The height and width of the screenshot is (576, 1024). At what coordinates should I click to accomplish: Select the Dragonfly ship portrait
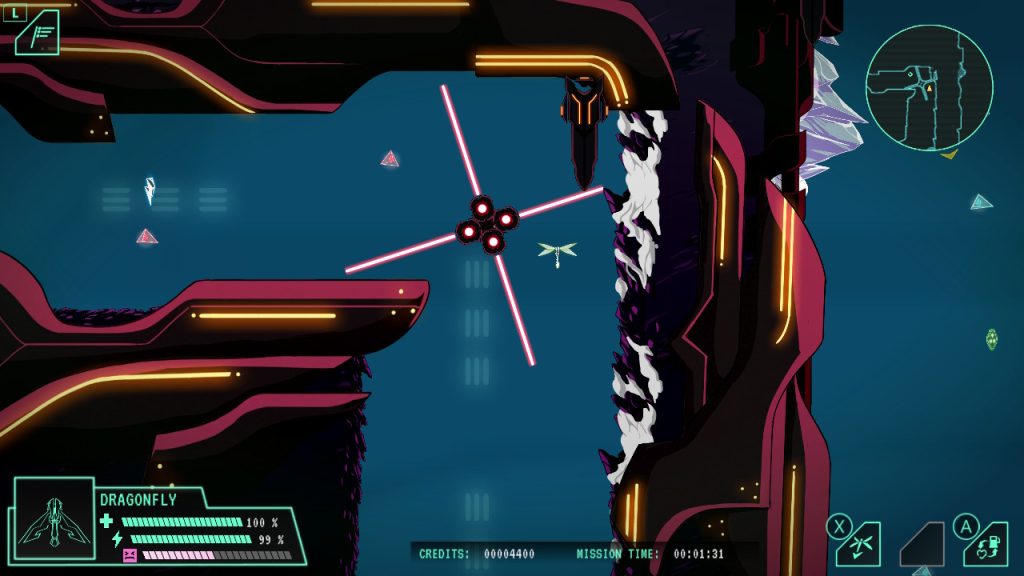coord(53,518)
